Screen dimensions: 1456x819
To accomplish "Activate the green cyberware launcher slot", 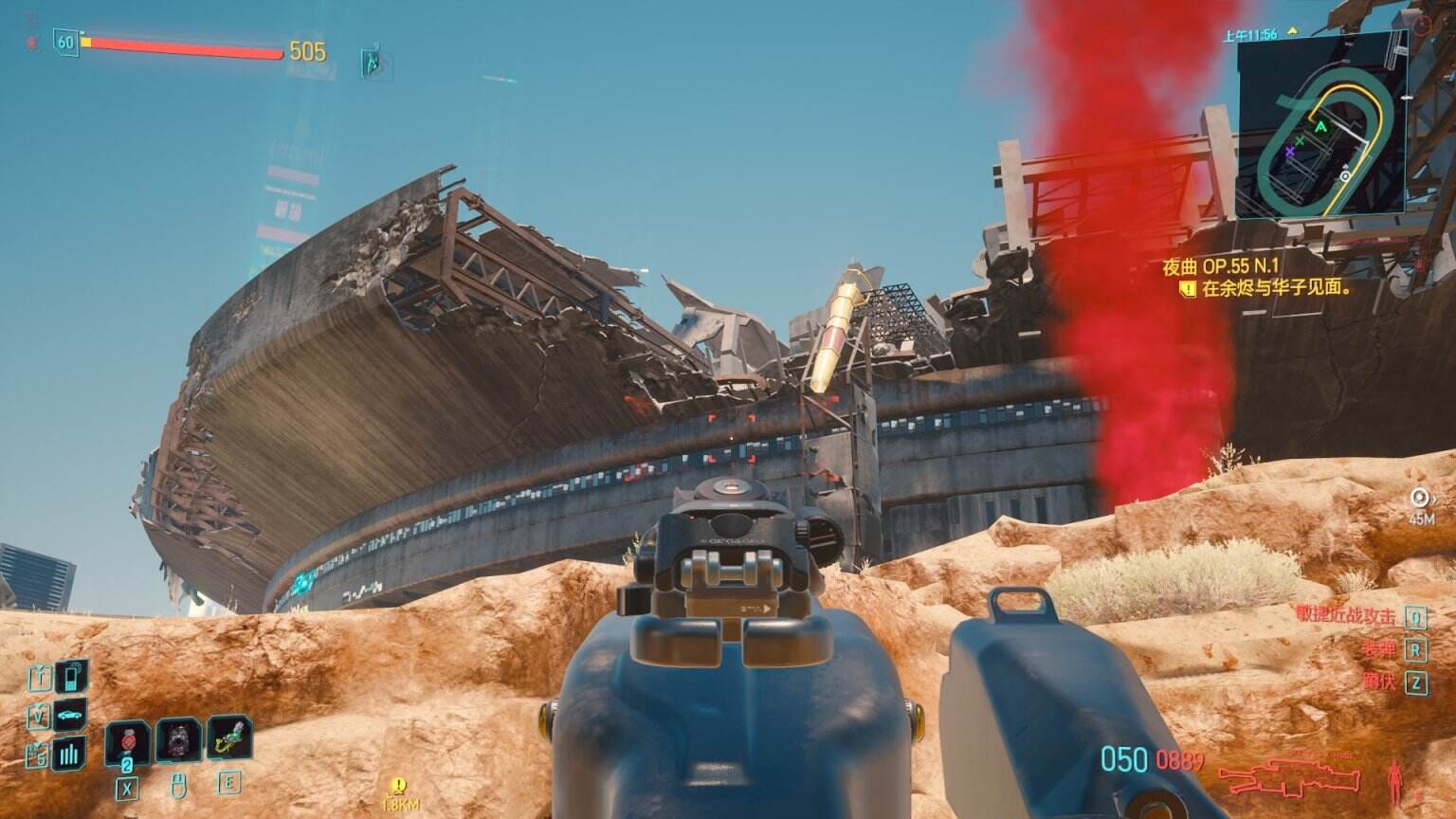I will point(229,740).
